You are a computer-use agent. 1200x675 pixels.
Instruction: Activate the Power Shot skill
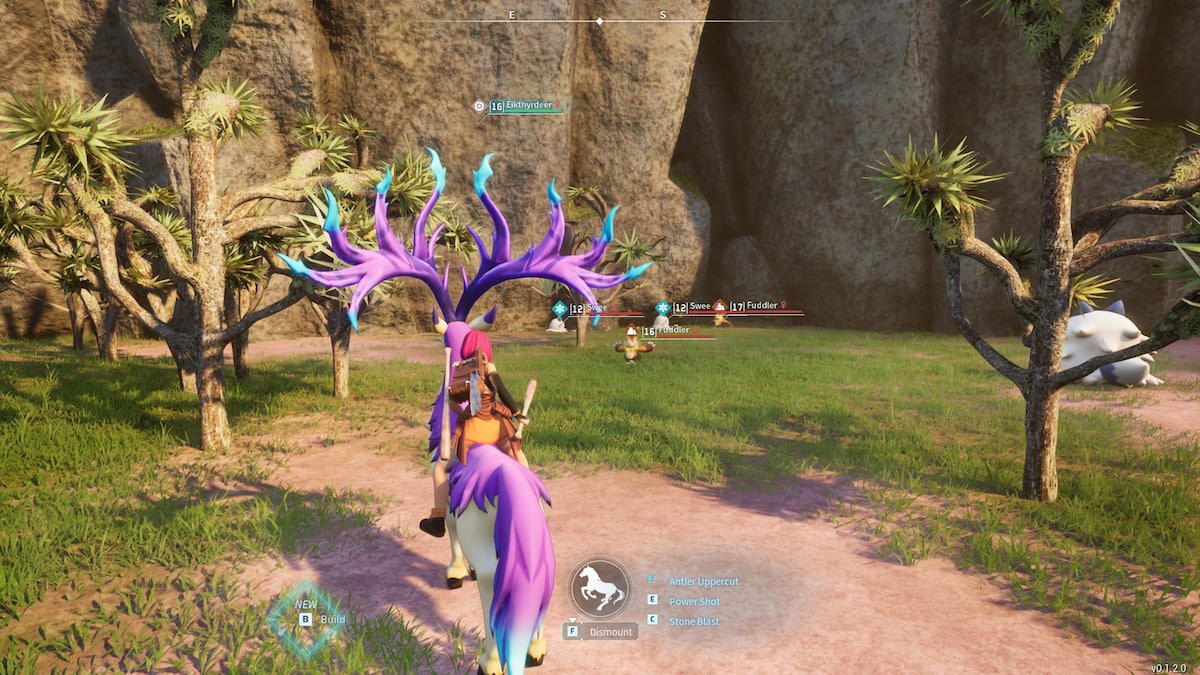(694, 601)
